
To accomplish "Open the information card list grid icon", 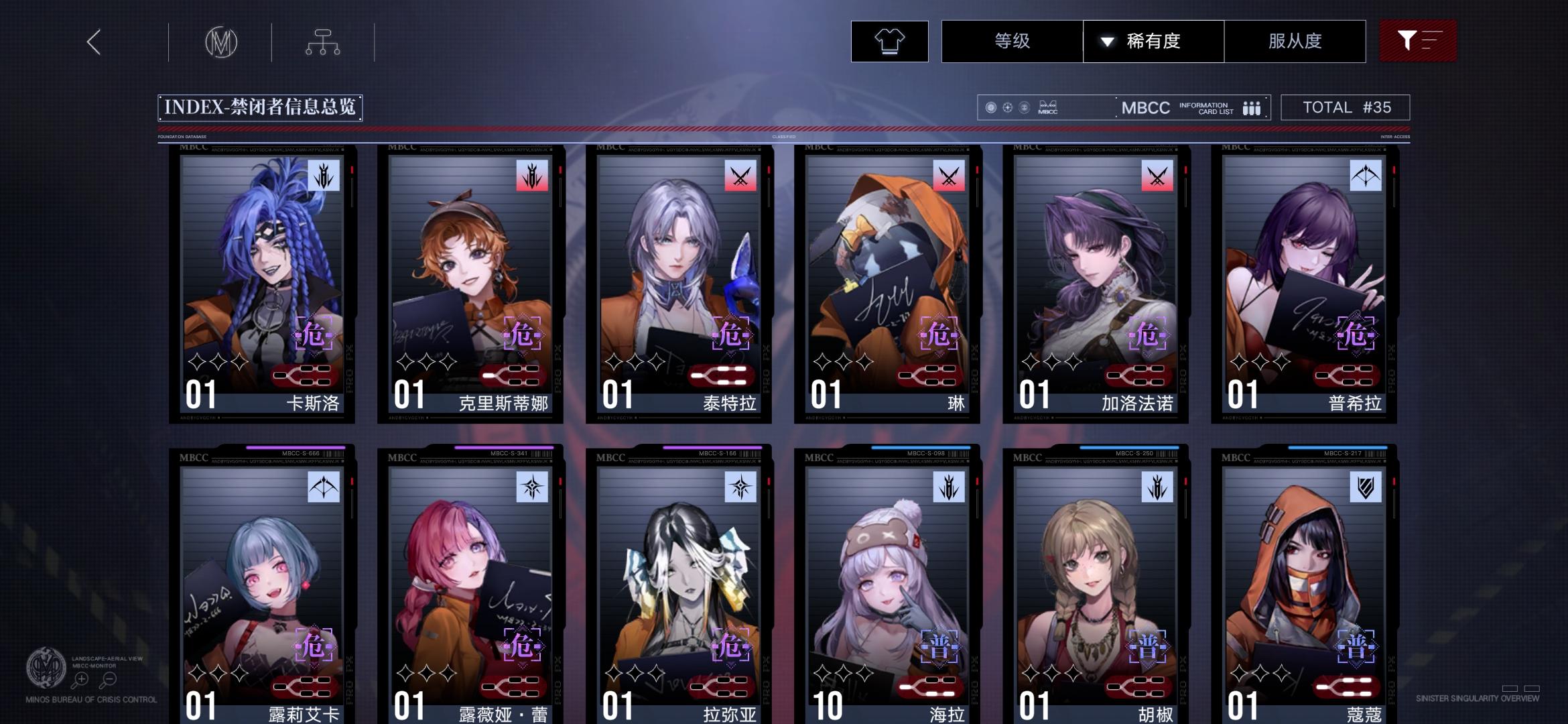I will pos(1252,107).
